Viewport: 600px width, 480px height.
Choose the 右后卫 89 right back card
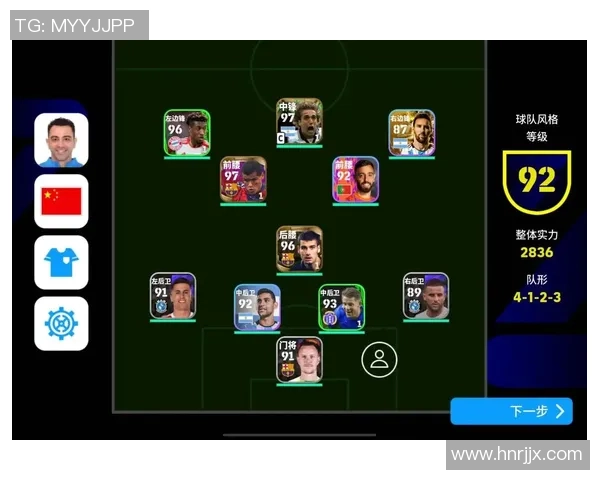[x=426, y=296]
